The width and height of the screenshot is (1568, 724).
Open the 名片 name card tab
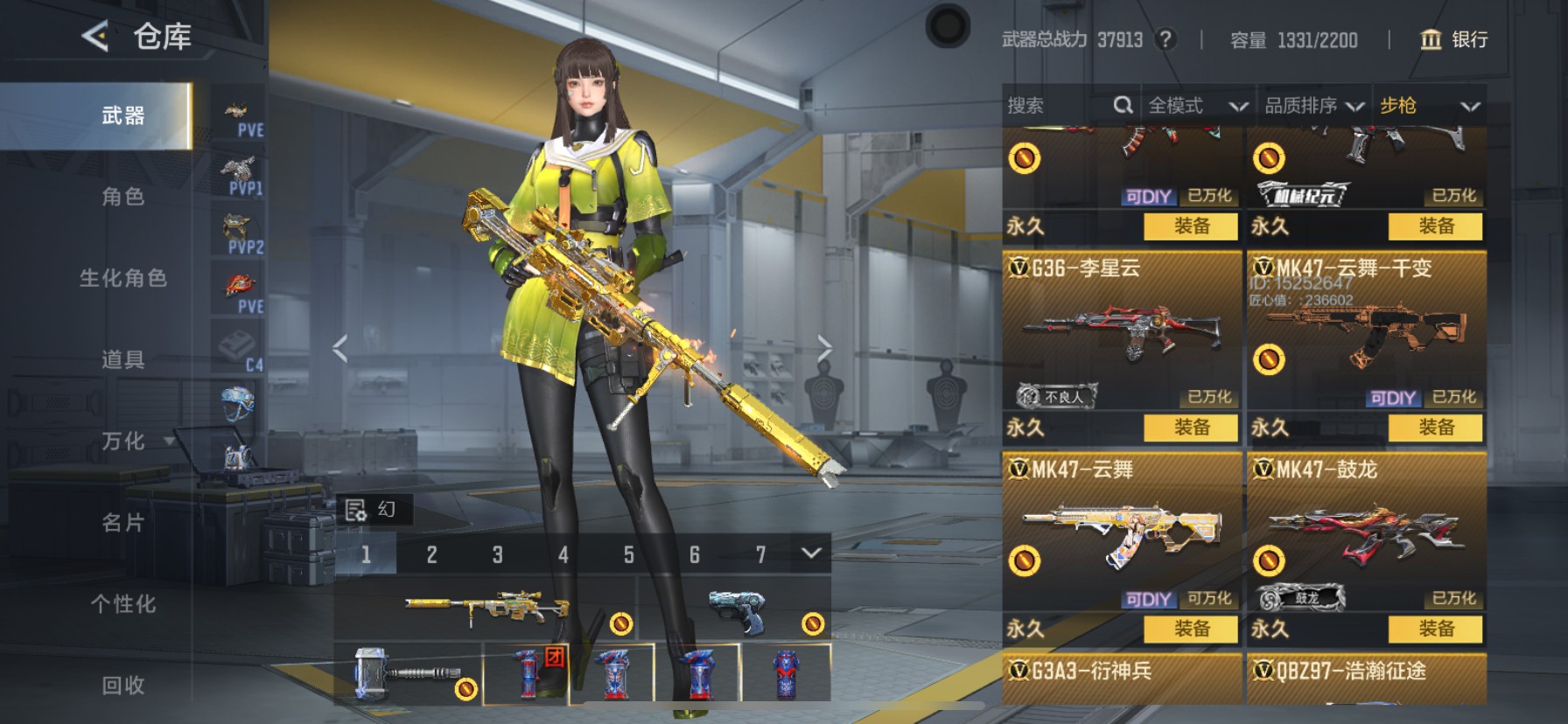(122, 522)
